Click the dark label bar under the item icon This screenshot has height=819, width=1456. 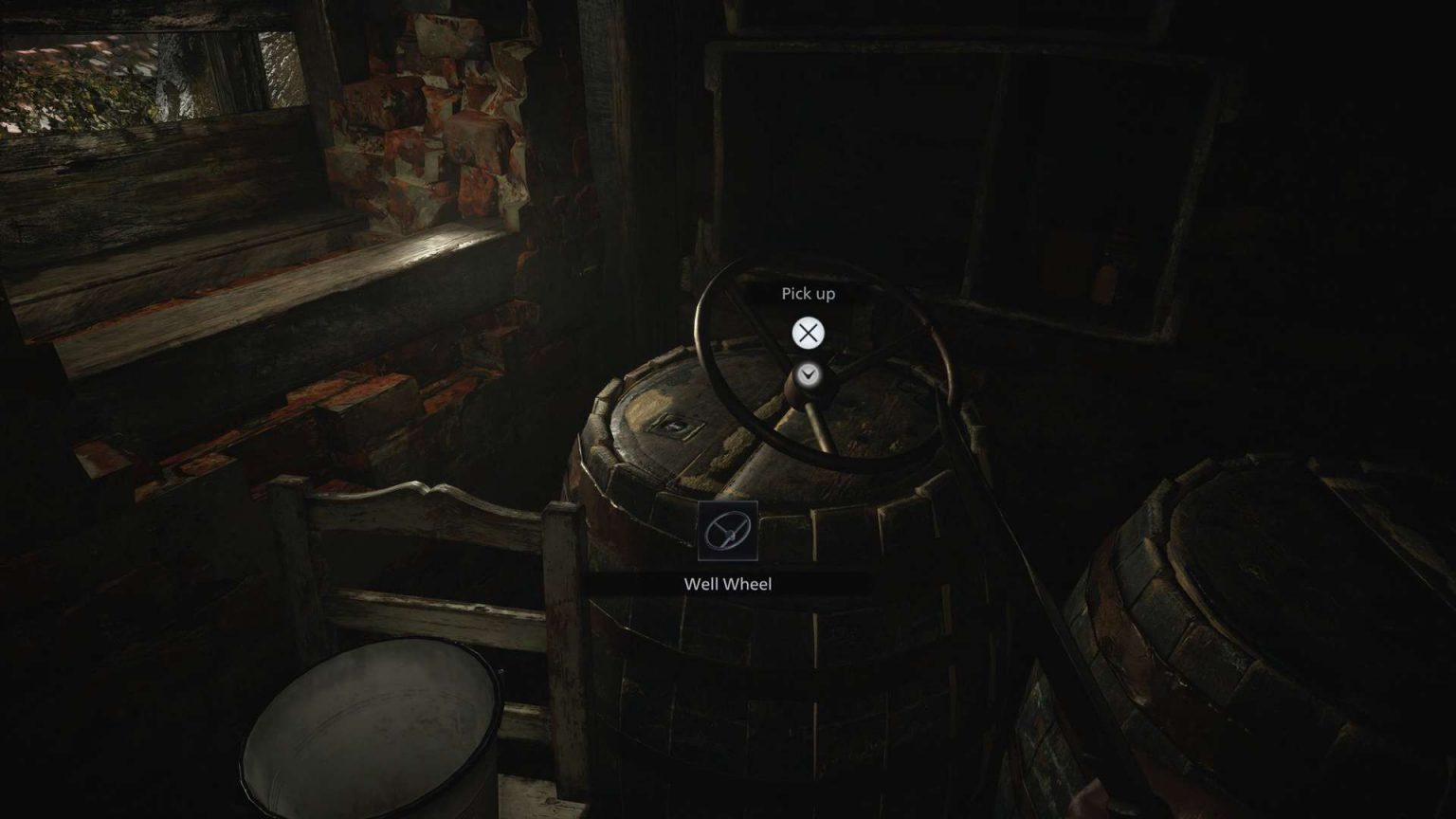pos(728,583)
